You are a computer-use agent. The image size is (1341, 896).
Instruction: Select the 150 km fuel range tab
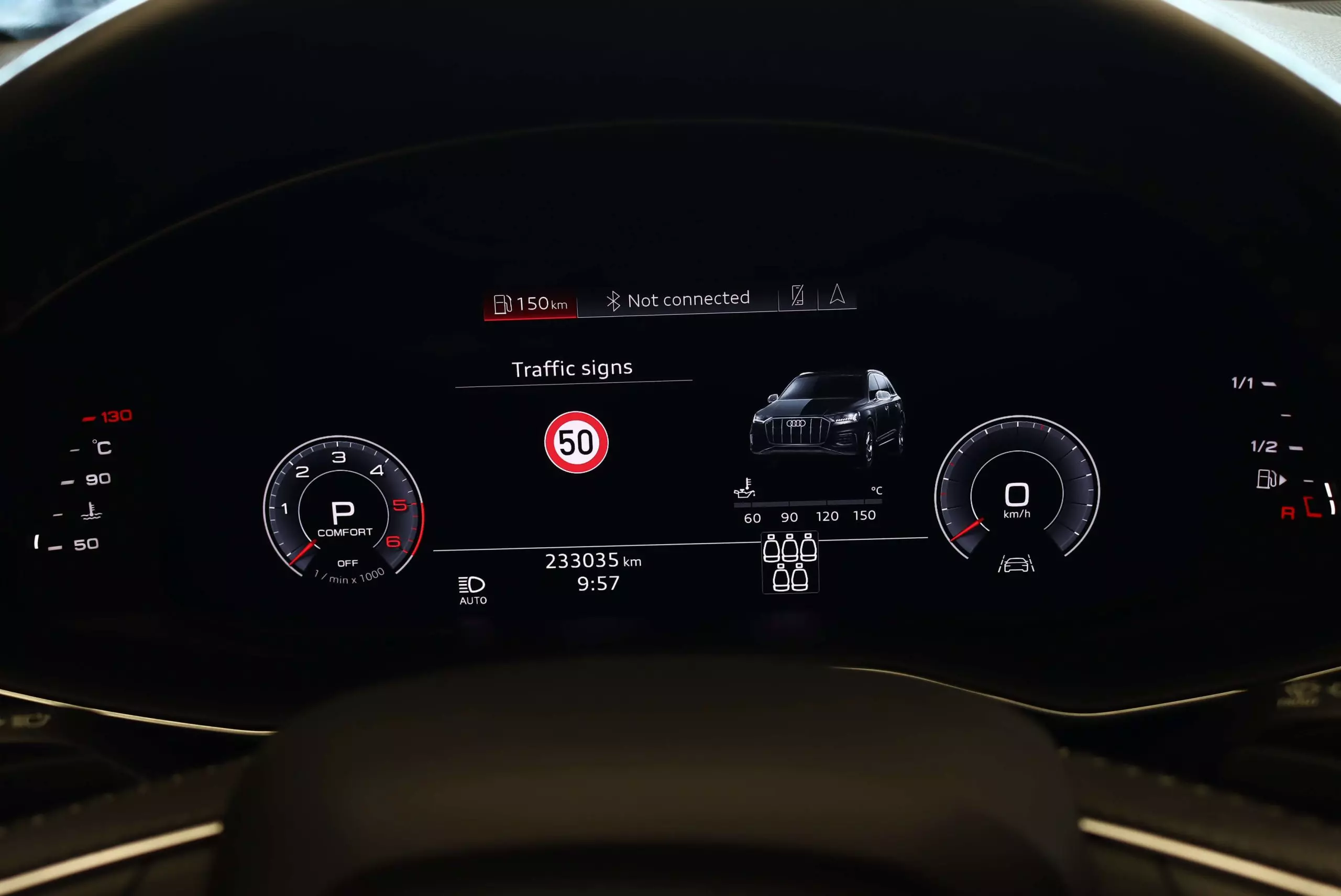(531, 303)
